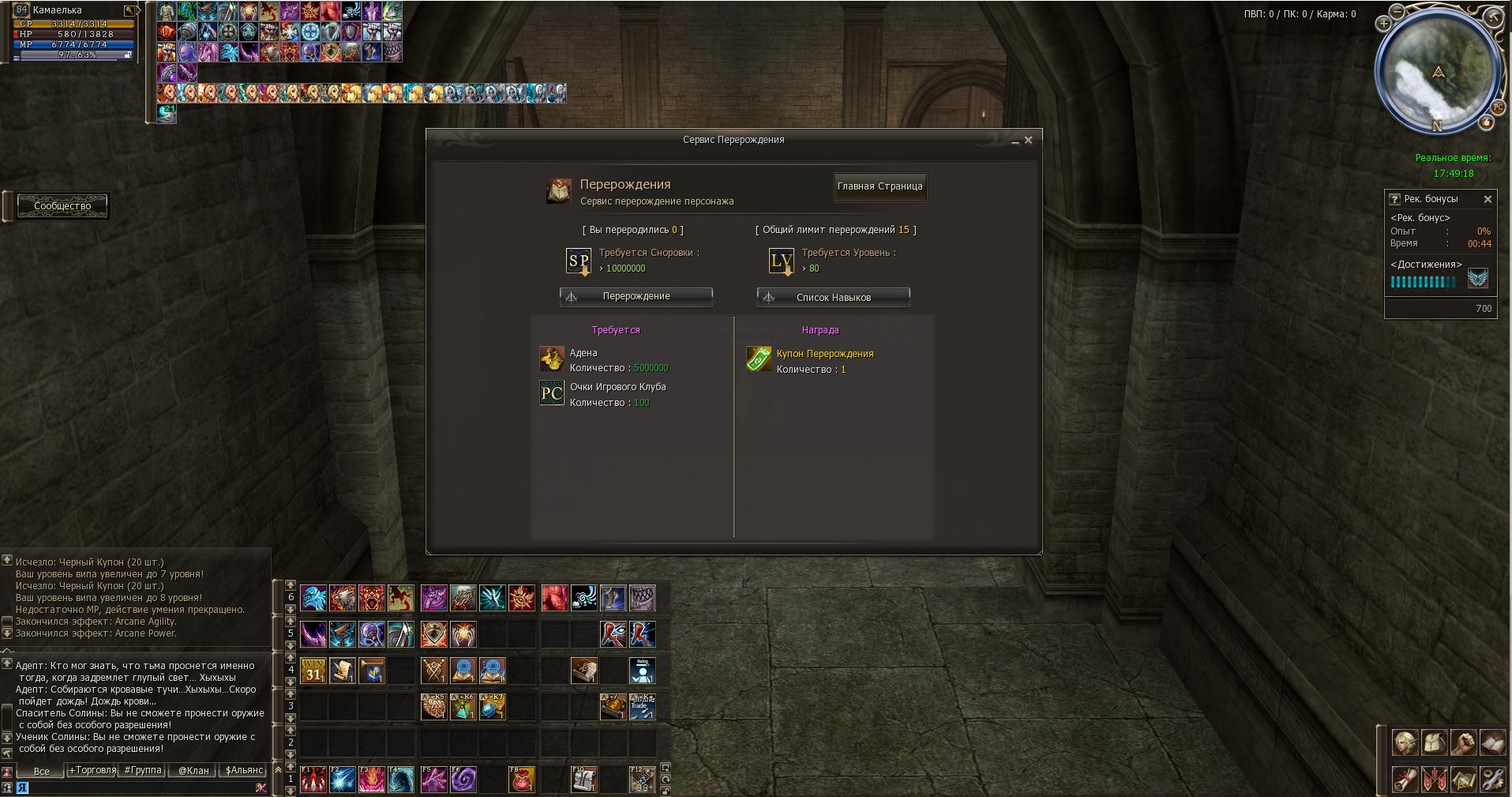Go to Главная Страница main page
The height and width of the screenshot is (797, 1512).
tap(880, 187)
